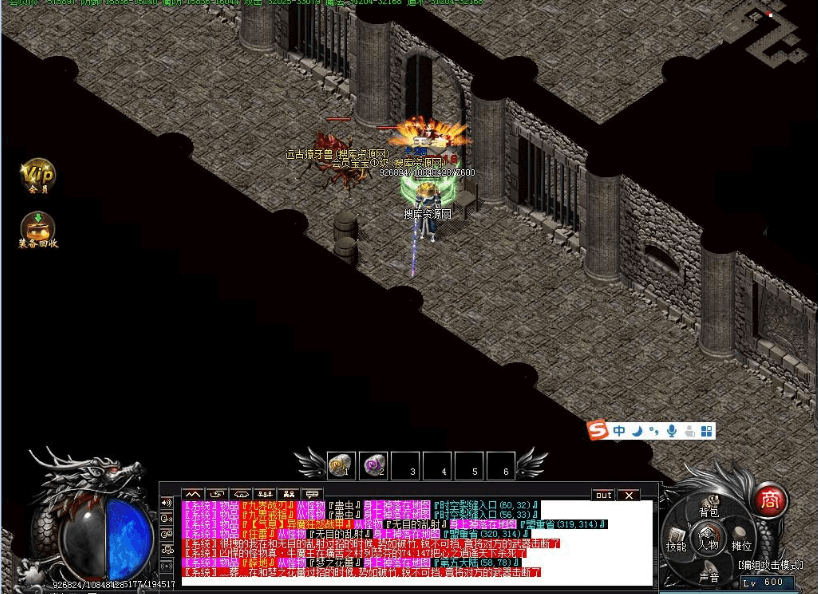Switch Sogou input to 中 Chinese mode
The height and width of the screenshot is (594, 818).
click(x=620, y=431)
